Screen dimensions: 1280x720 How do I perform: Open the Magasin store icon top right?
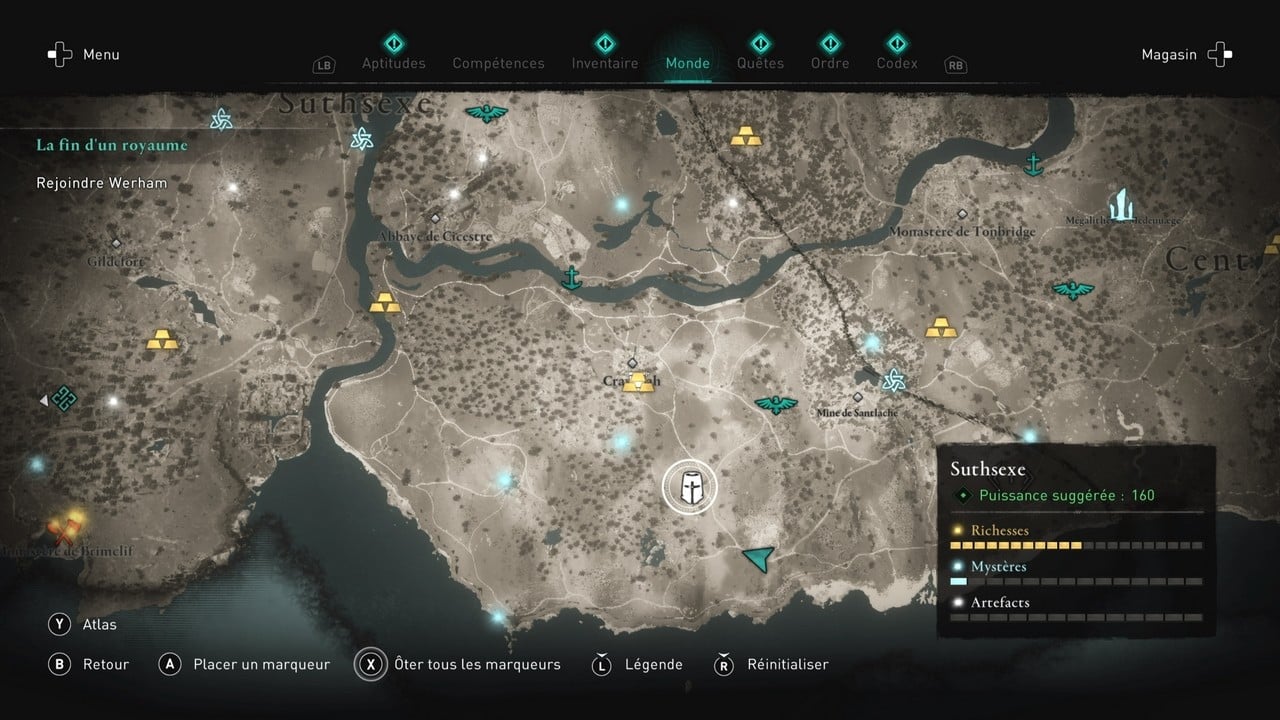[x=1218, y=54]
